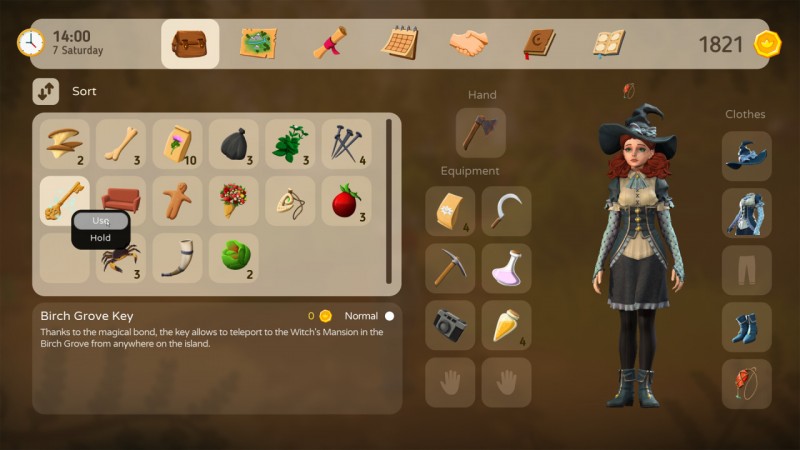Screen dimensions: 800x450
Task: Choose Hold in the key context menu
Action: (x=101, y=238)
